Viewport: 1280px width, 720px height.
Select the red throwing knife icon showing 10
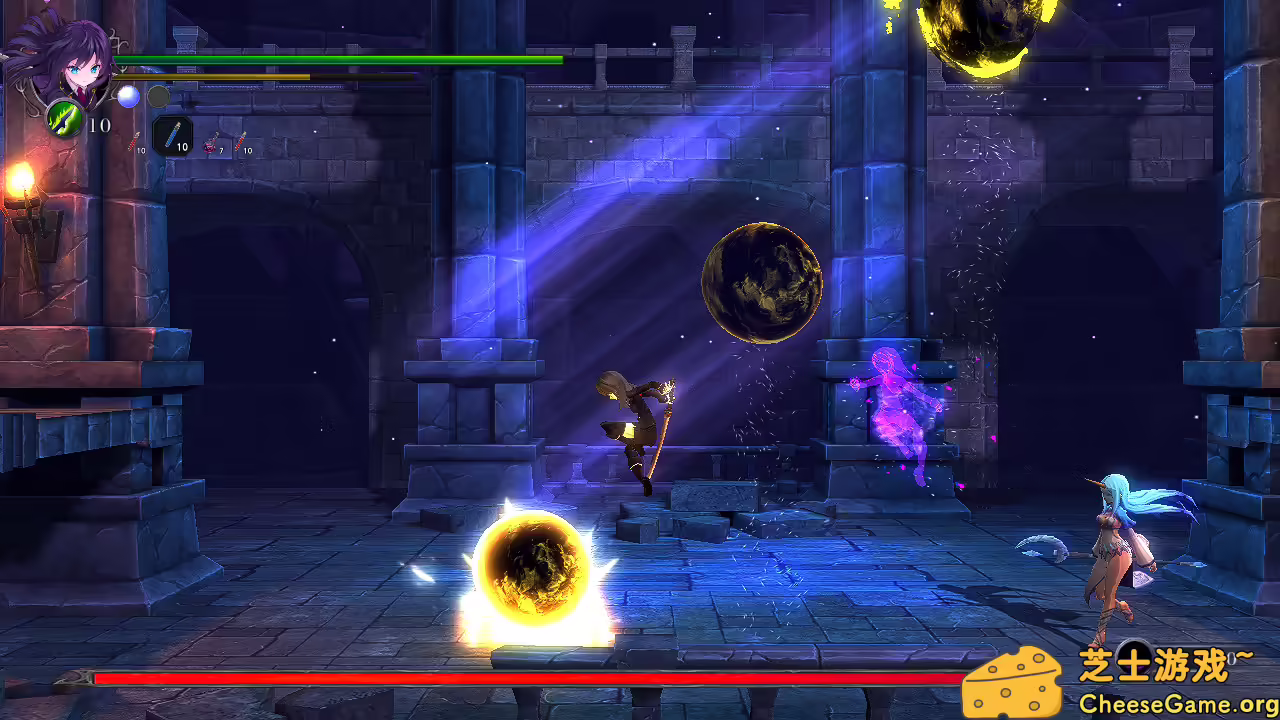(x=131, y=142)
